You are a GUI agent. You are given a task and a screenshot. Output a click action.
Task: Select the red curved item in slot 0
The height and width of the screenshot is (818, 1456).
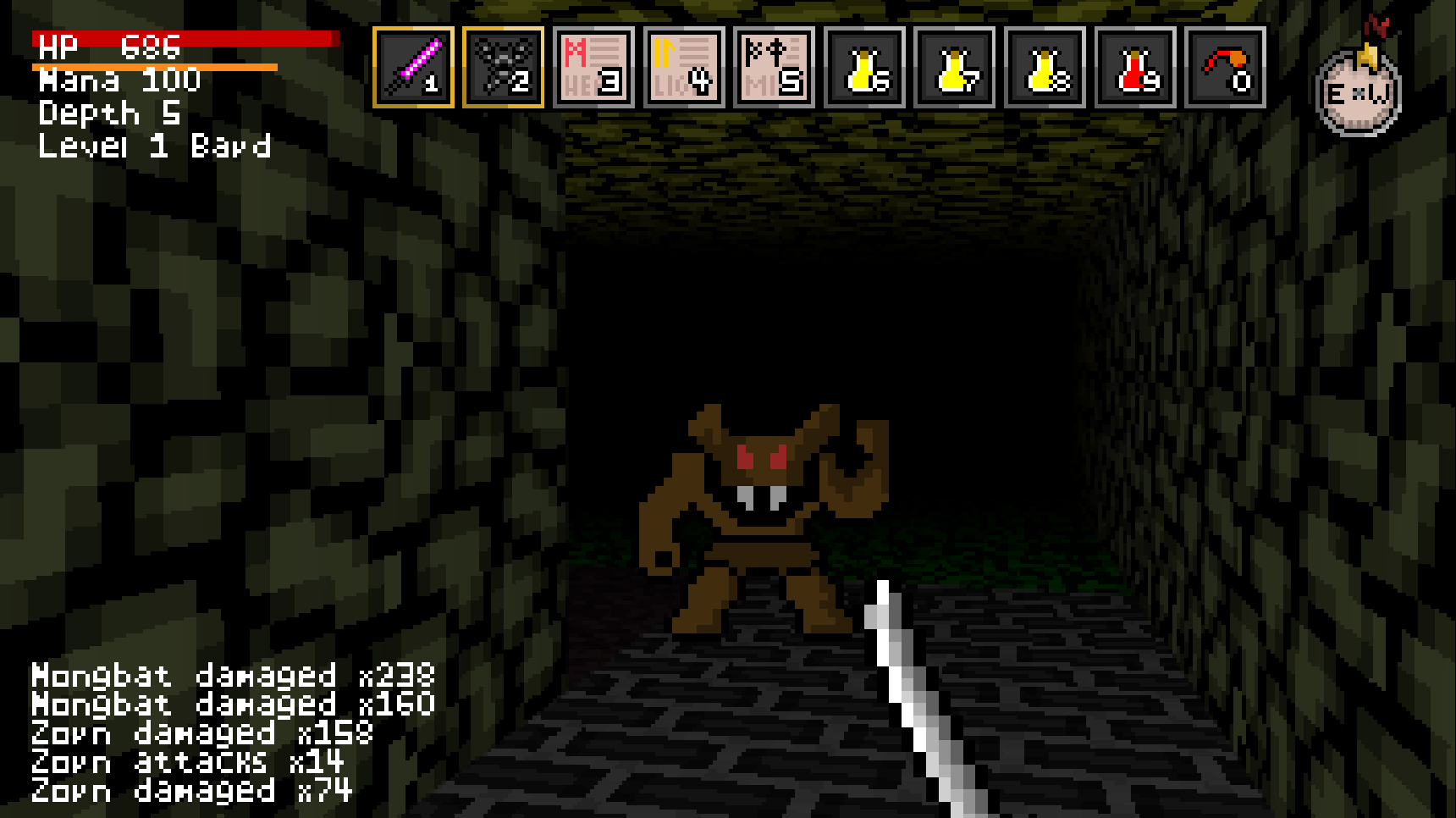[1226, 68]
